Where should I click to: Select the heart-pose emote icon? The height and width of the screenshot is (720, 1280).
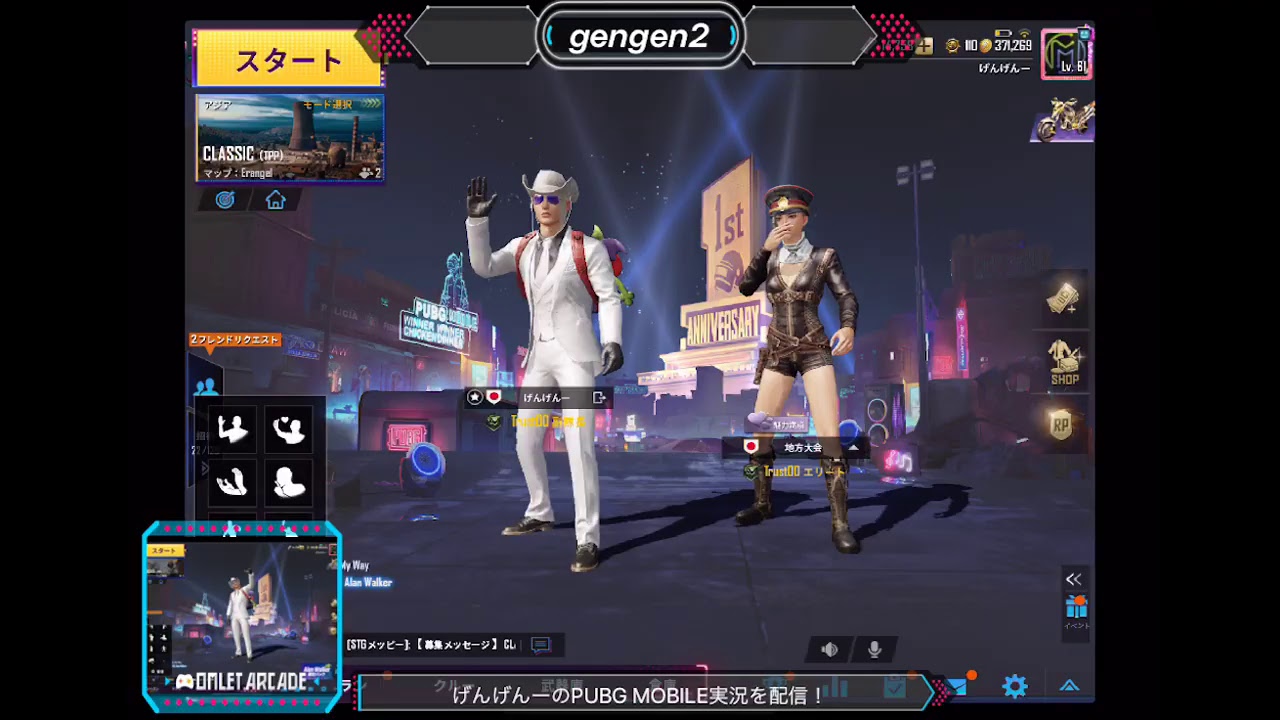(x=290, y=428)
